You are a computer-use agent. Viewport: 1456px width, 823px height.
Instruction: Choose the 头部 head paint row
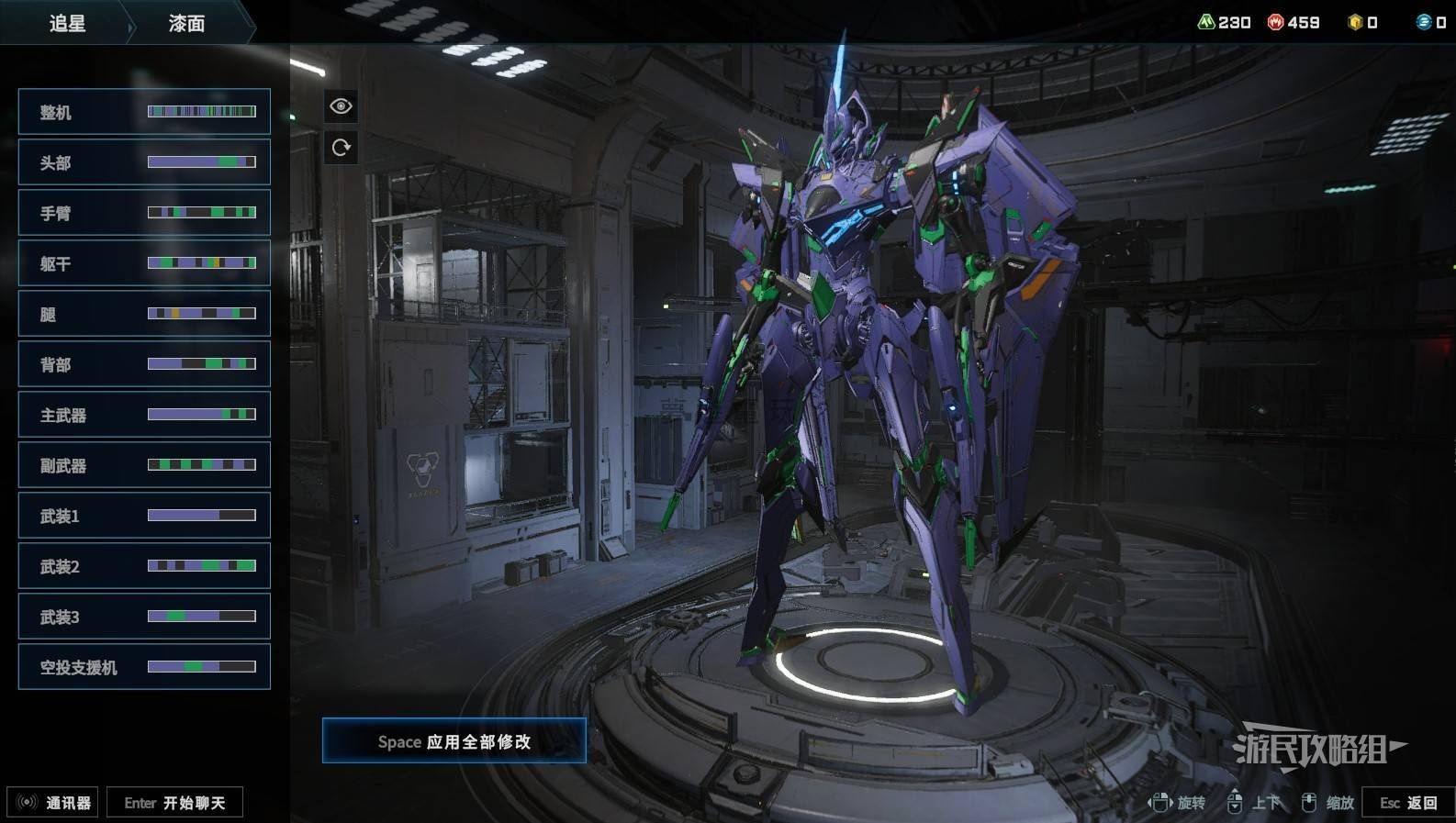tap(144, 162)
